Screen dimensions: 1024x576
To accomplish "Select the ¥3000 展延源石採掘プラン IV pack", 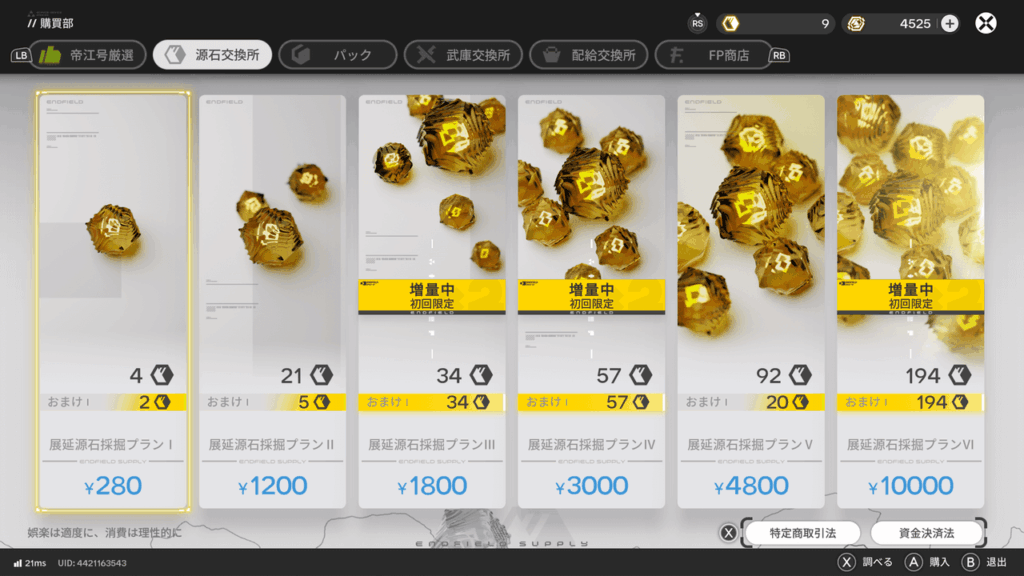I will (x=591, y=300).
